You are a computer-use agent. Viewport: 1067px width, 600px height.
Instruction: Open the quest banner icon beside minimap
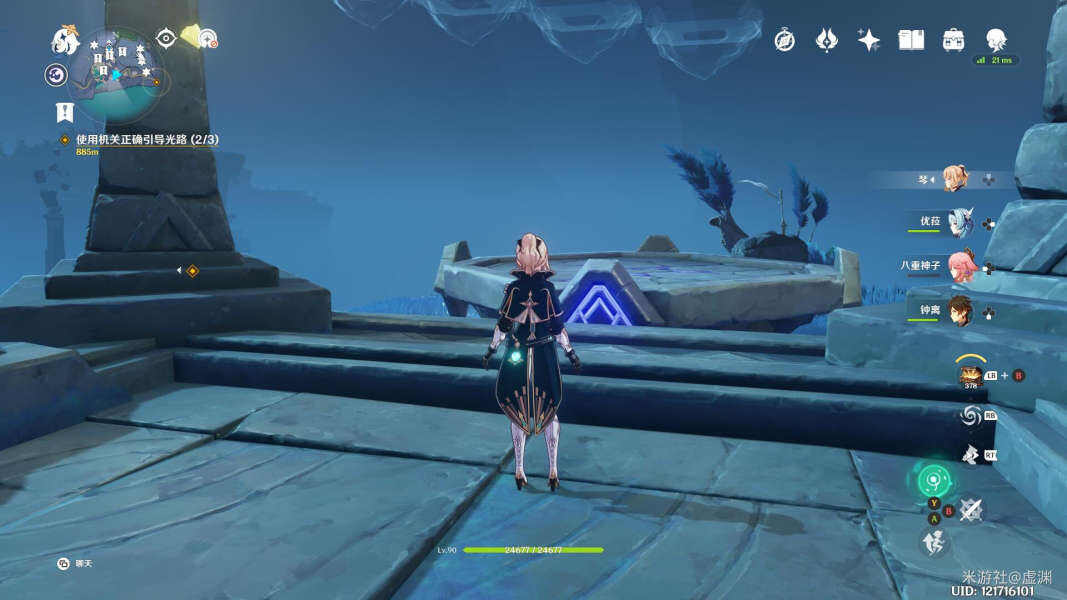(x=65, y=112)
